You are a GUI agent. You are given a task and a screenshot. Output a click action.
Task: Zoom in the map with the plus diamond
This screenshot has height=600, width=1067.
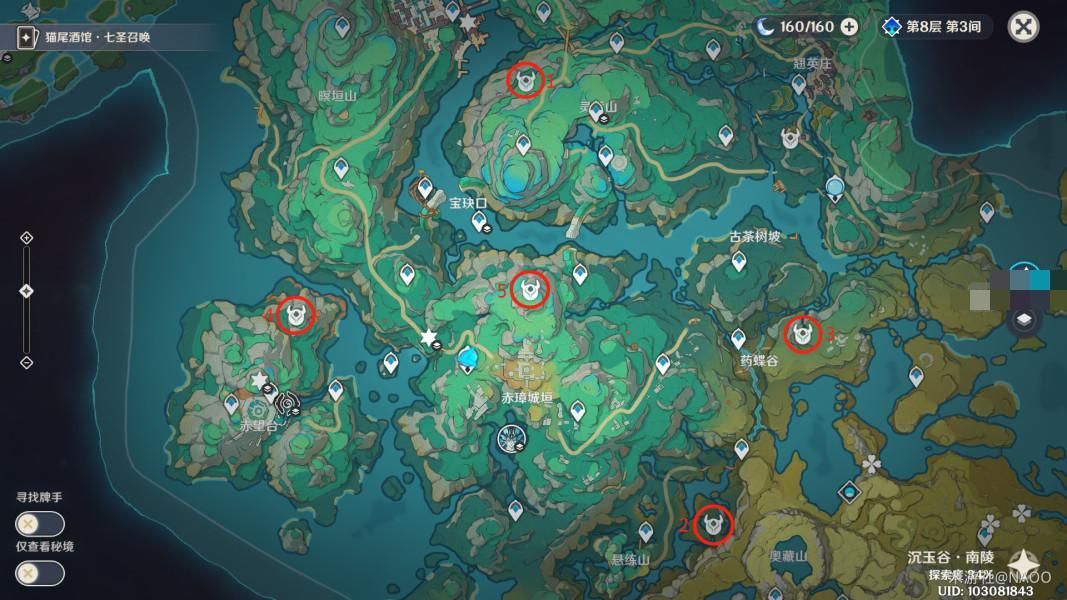(26, 238)
